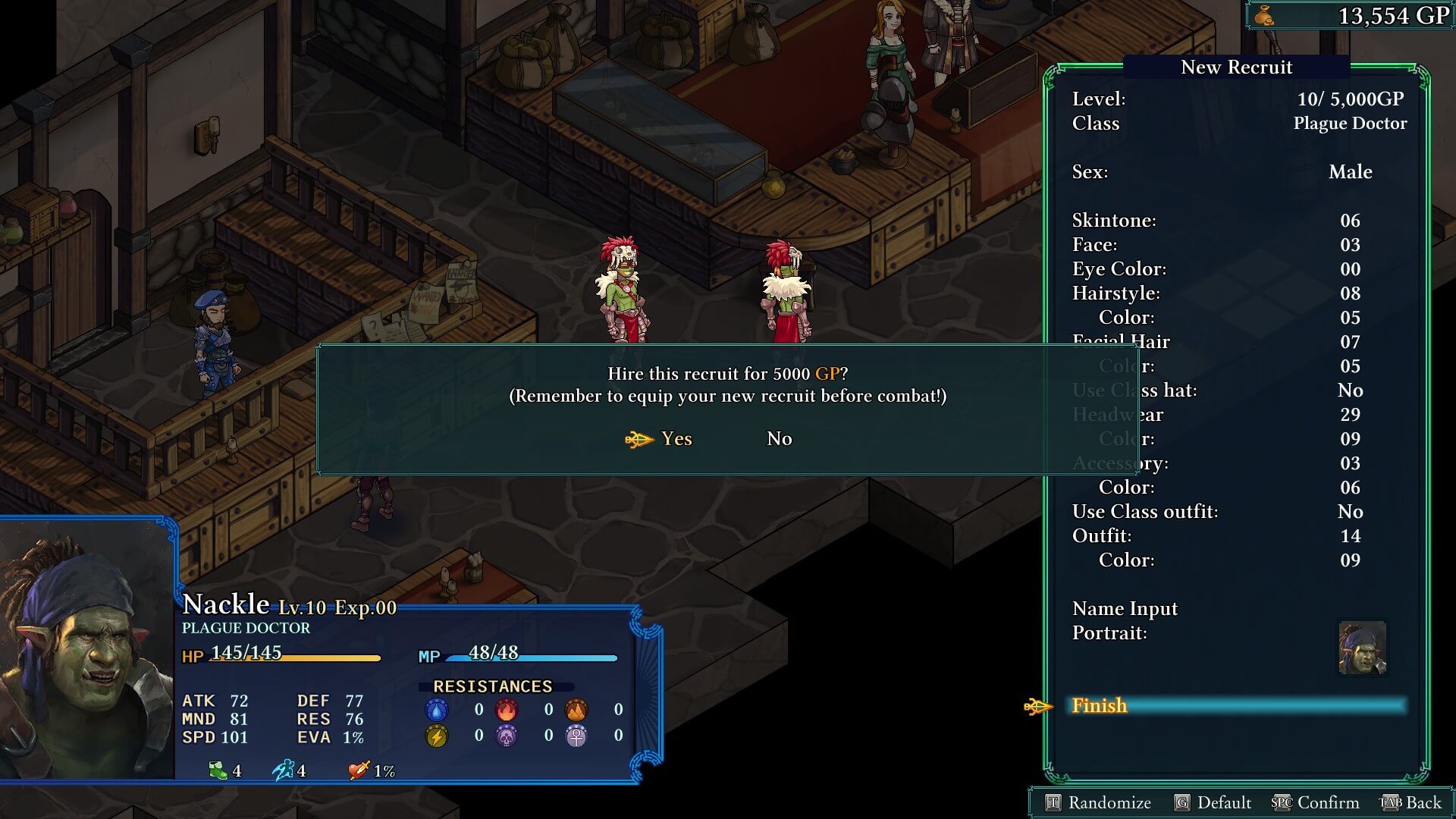Choose the Class row showing Plague Doctor
The image size is (1456, 819).
point(1238,124)
